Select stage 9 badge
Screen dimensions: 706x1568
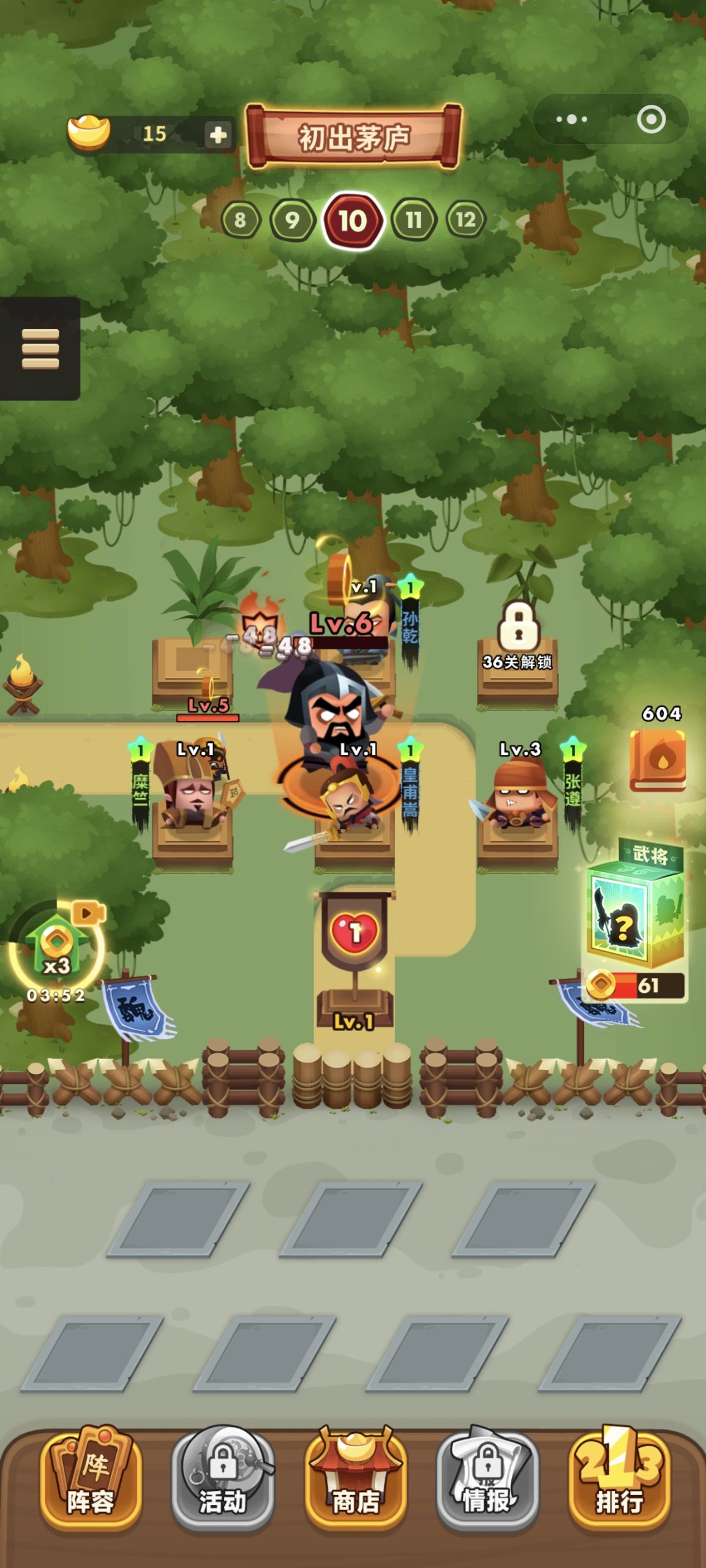click(x=292, y=219)
